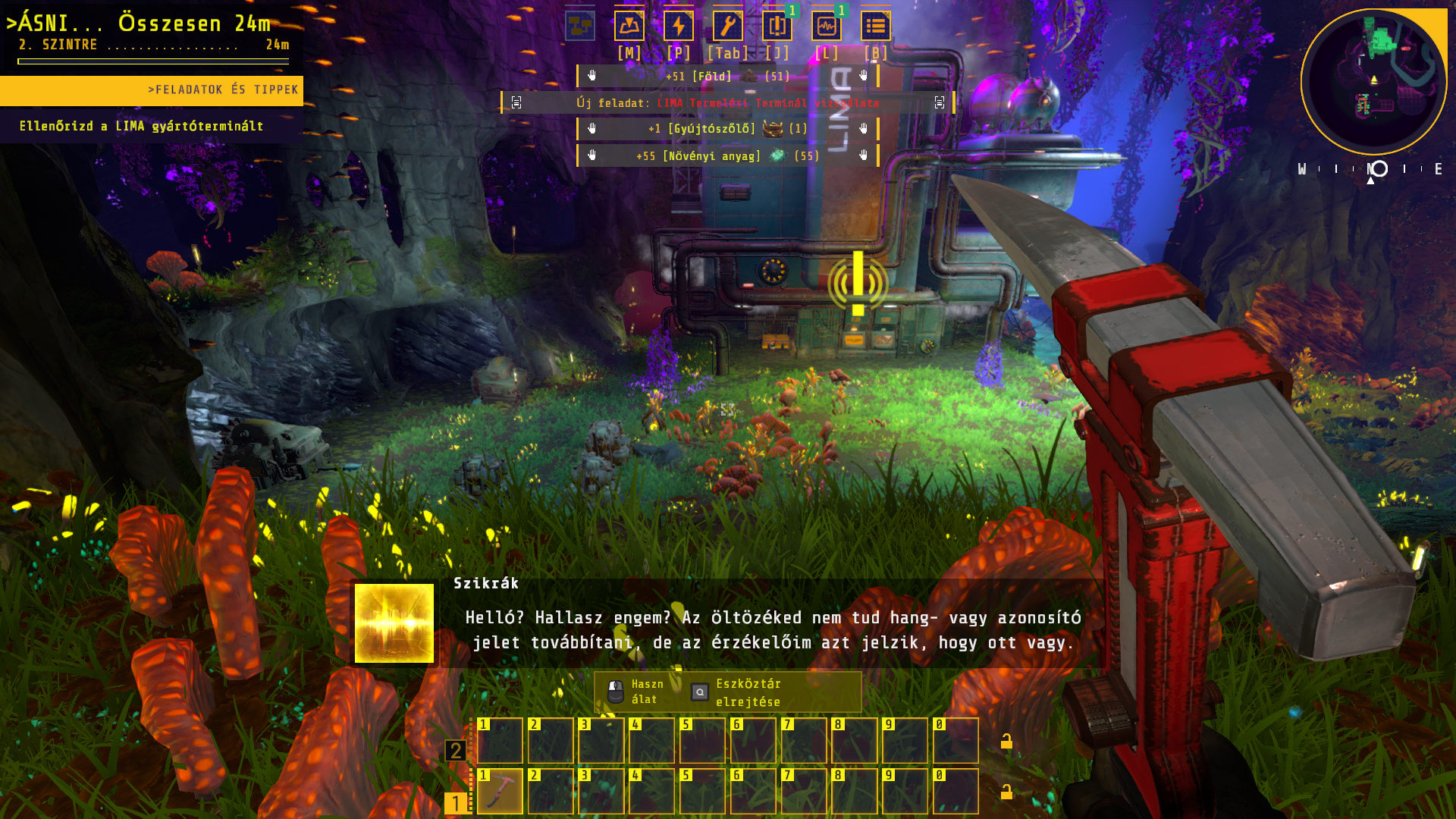
Task: Click the Növényi anyag pickup notification
Action: 727,156
